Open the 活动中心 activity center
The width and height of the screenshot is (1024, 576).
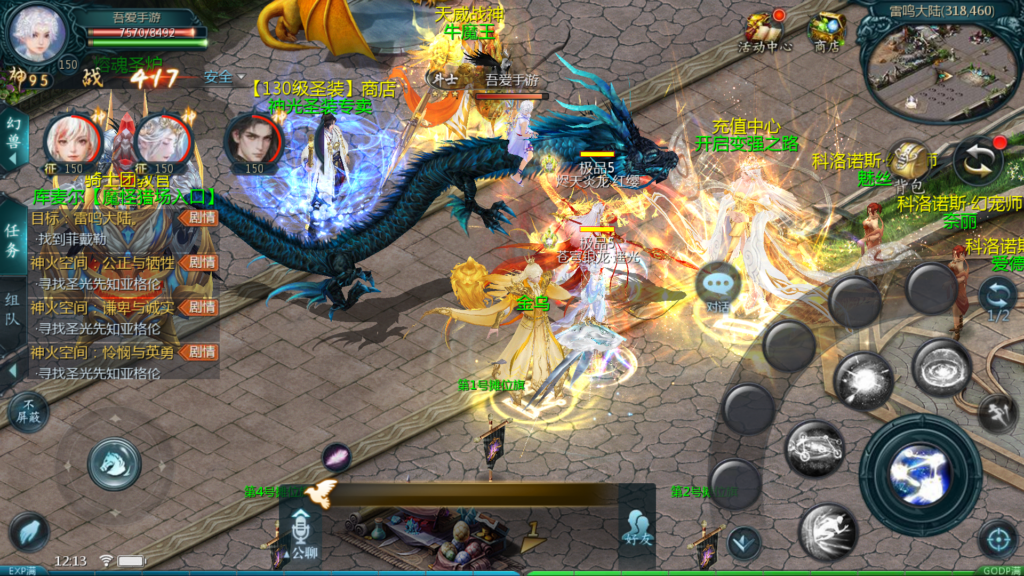[765, 30]
